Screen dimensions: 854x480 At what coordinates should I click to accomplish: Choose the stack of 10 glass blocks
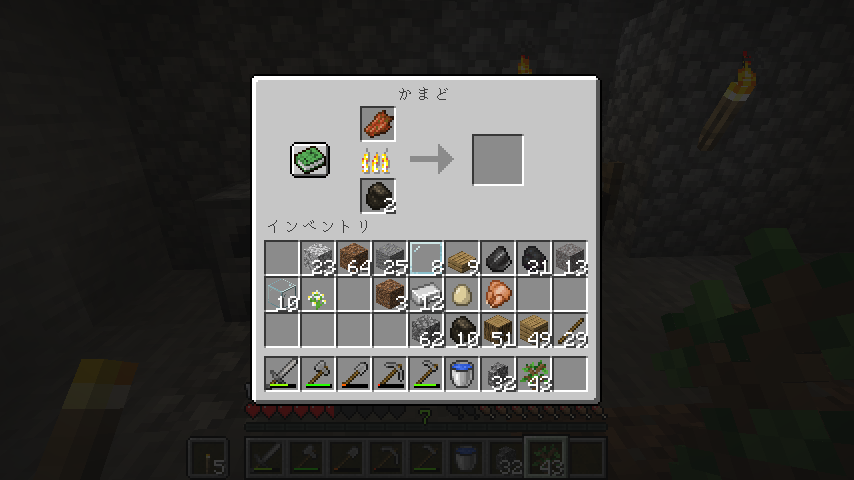click(x=282, y=295)
